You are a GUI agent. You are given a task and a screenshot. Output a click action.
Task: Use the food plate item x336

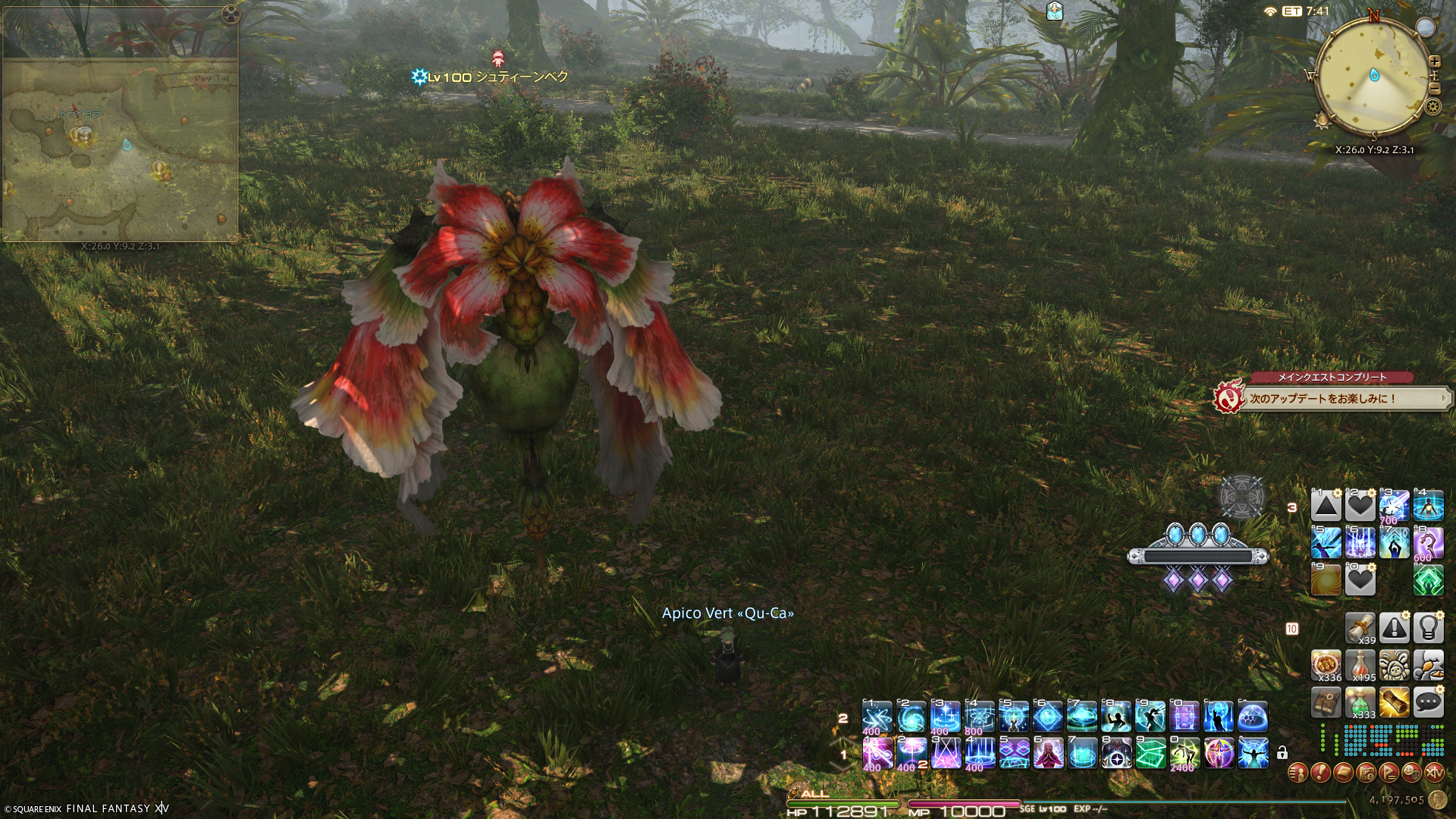(x=1326, y=665)
